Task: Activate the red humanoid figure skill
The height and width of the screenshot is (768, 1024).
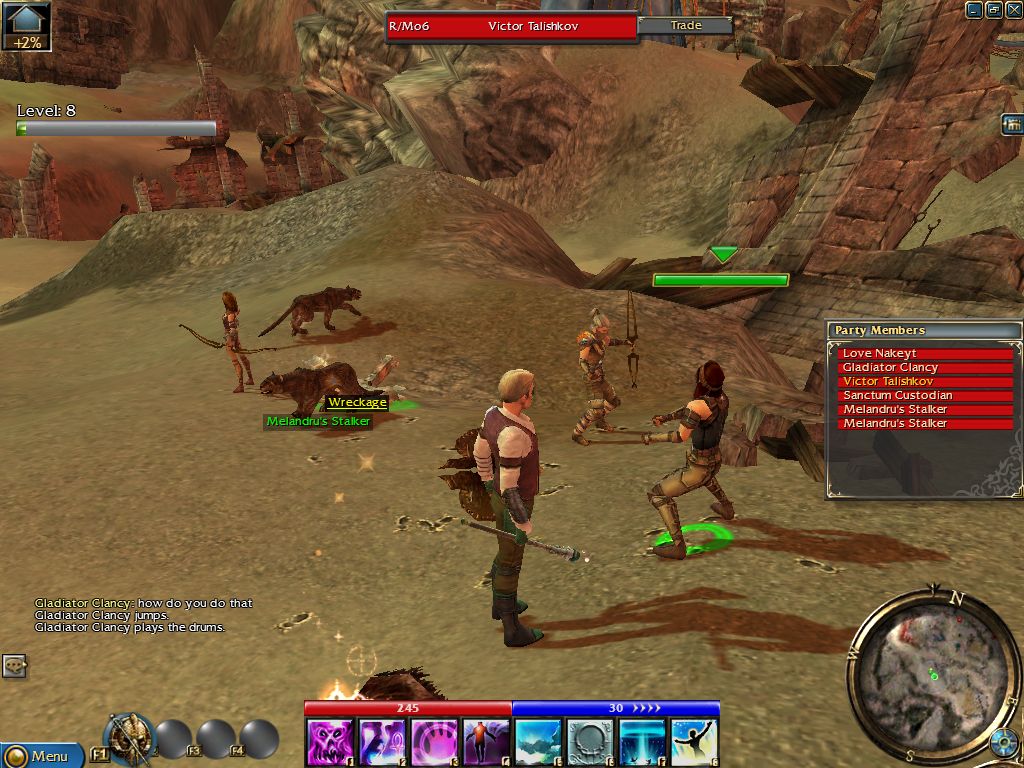Action: (486, 743)
